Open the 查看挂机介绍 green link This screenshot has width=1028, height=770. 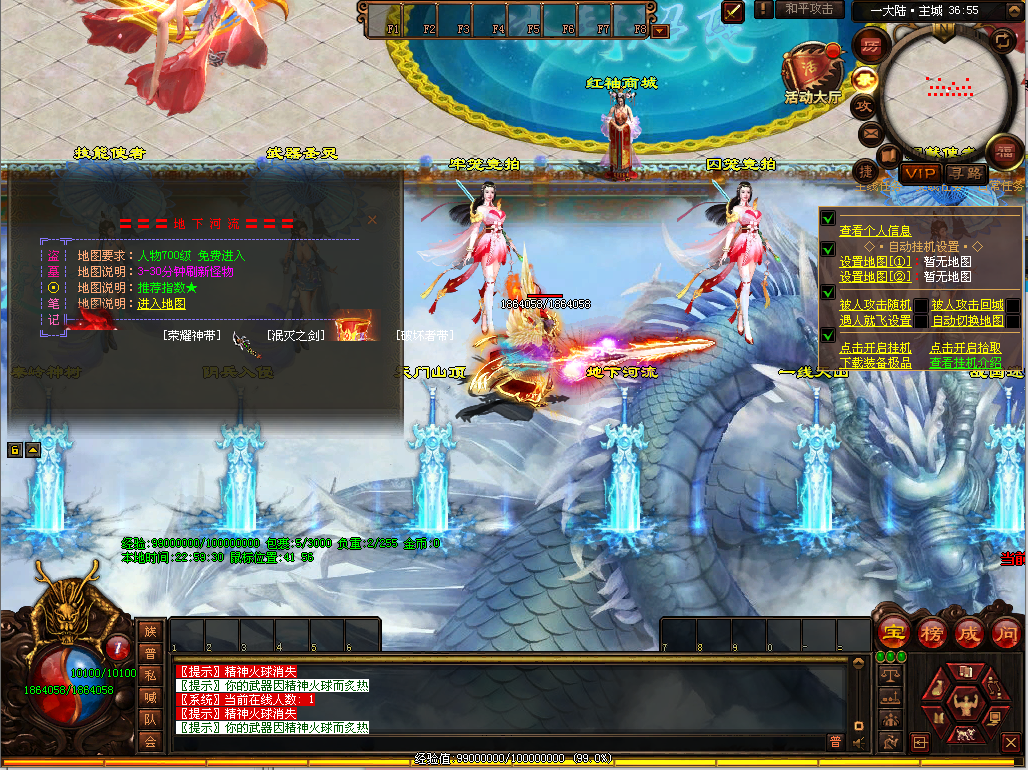965,363
